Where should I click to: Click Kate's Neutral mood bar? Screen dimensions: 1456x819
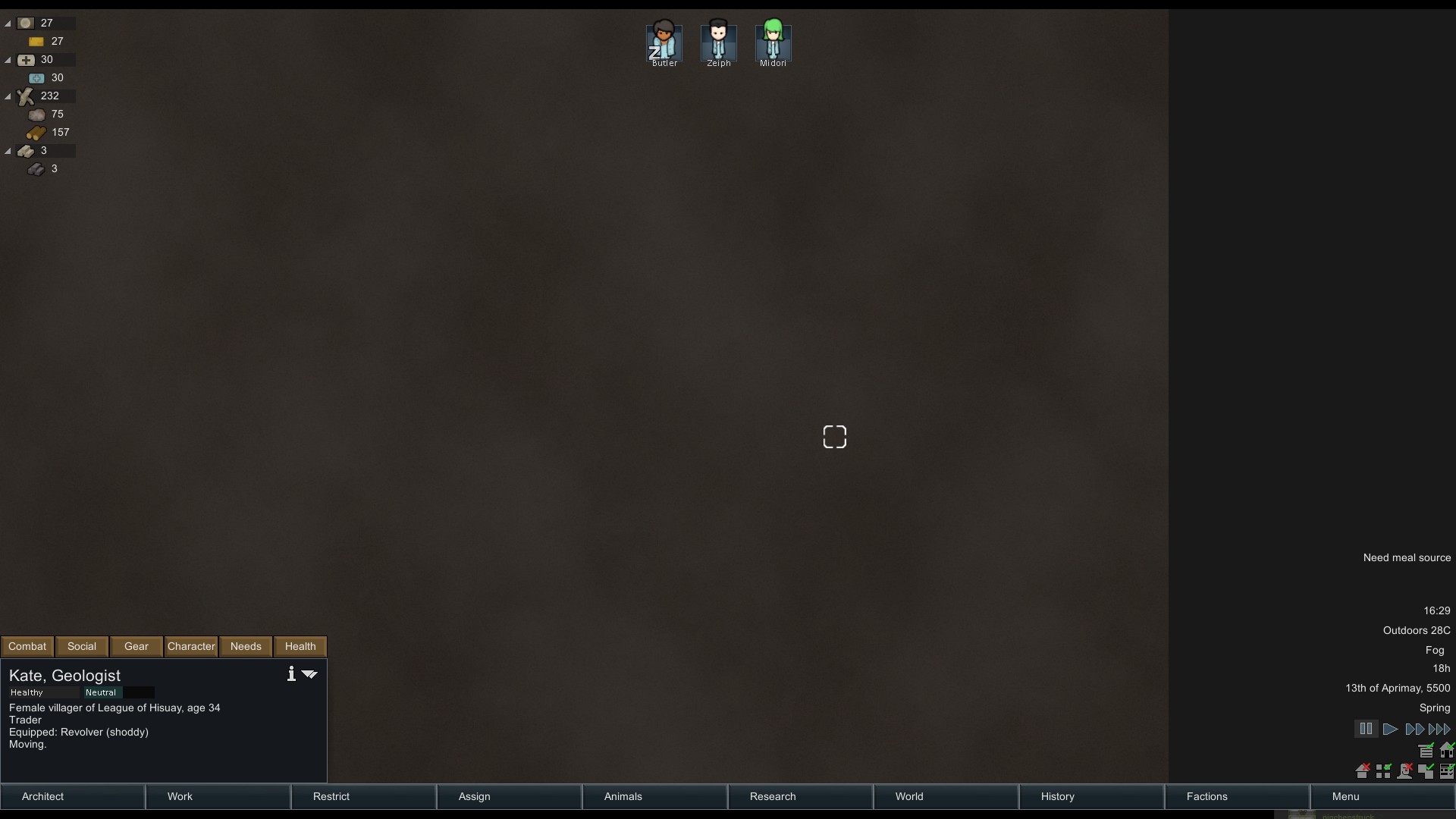tap(101, 692)
